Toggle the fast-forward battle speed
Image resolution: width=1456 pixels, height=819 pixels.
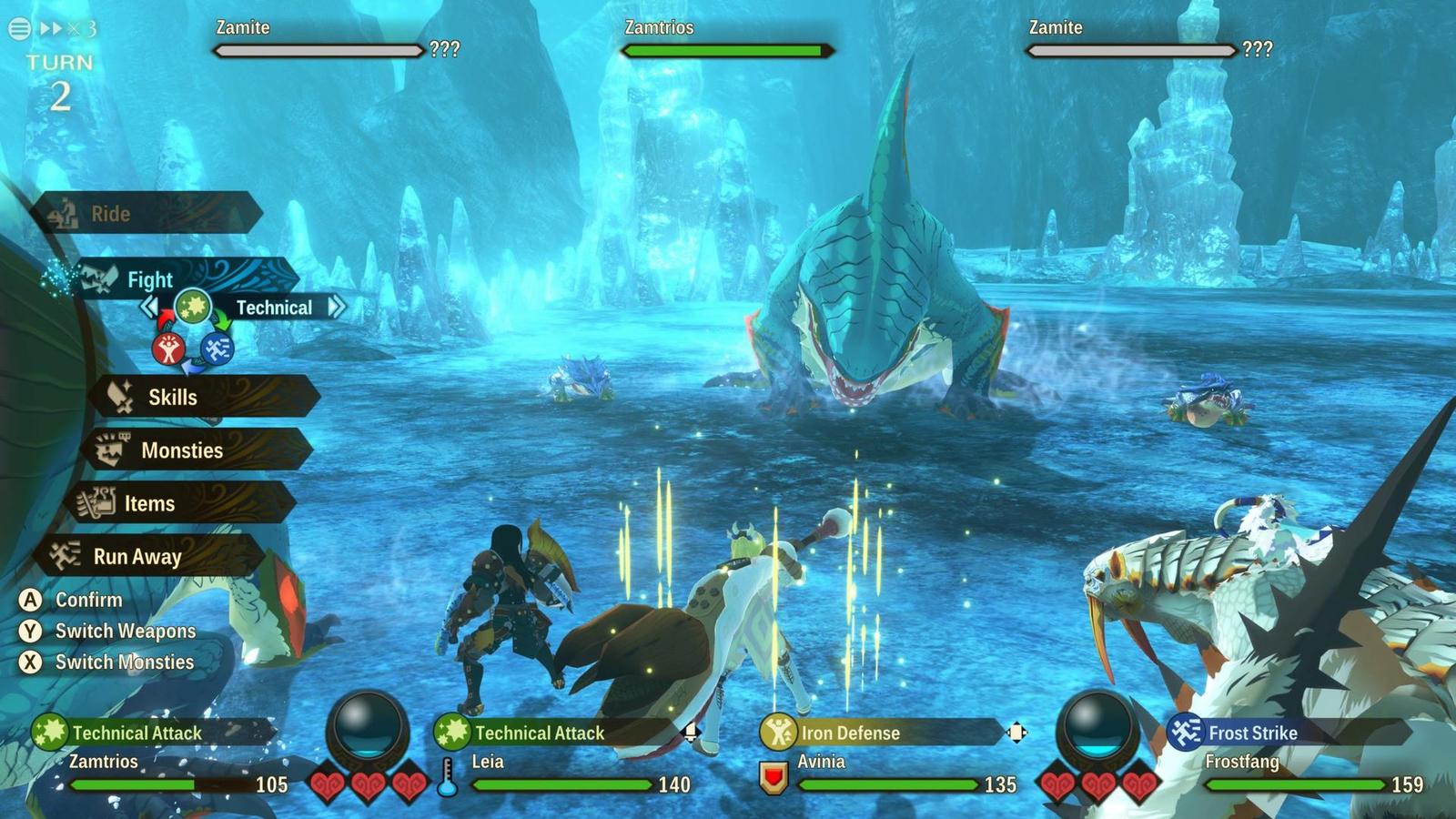(x=67, y=28)
